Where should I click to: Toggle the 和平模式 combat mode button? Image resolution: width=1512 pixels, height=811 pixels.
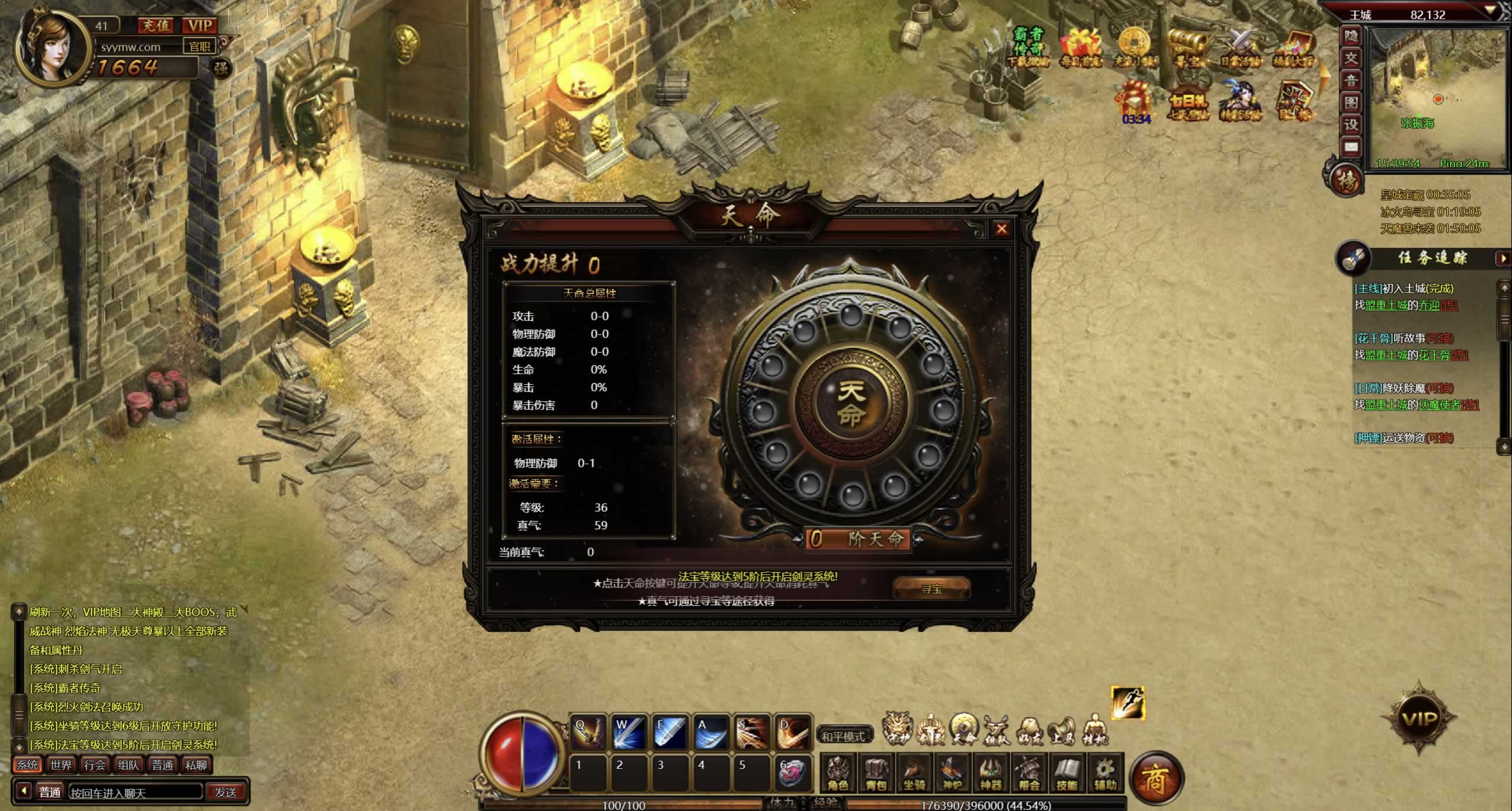844,736
